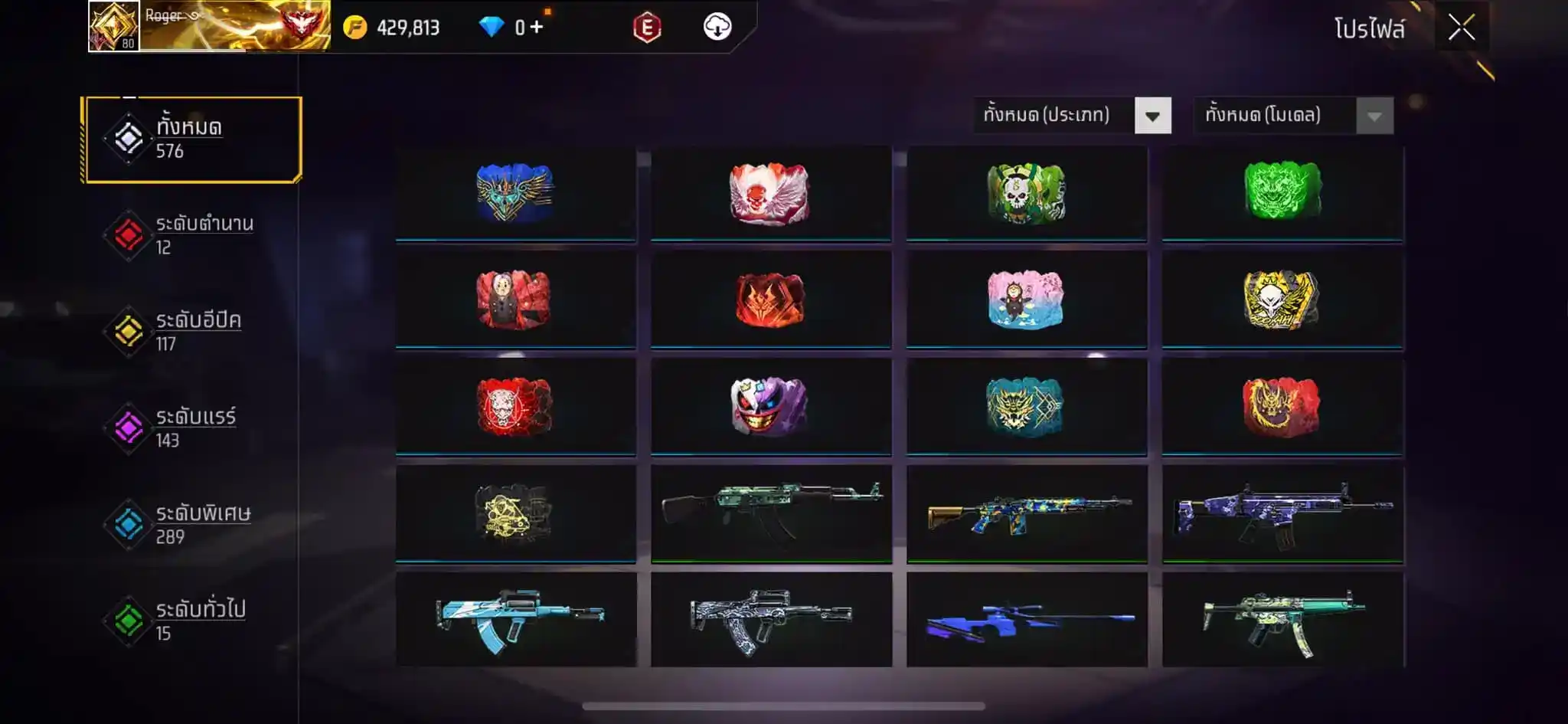Select the clown face gloo wall skin
The height and width of the screenshot is (724, 1568).
770,407
